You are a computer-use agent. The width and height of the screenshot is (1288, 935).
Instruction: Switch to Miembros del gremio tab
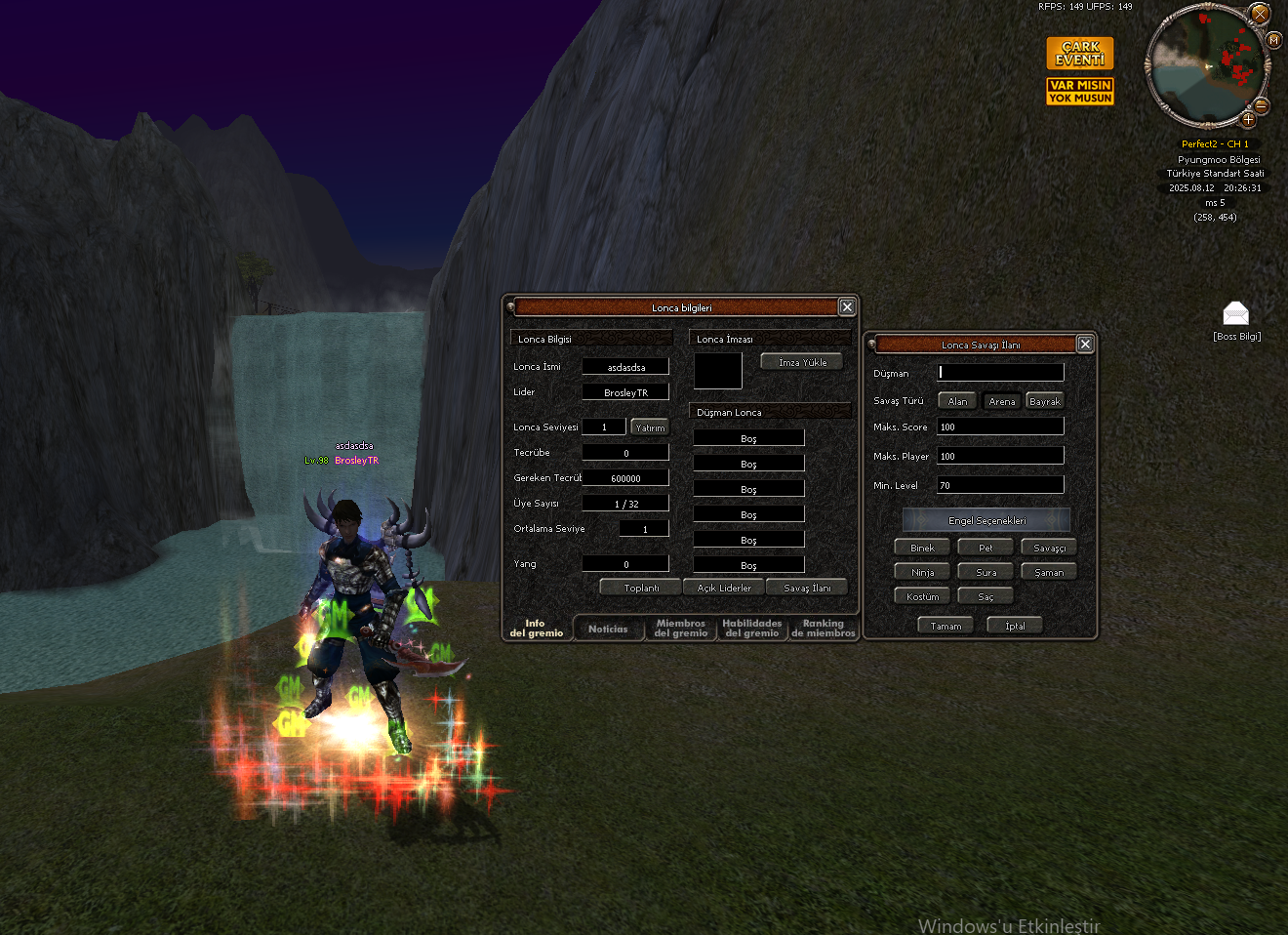point(680,629)
